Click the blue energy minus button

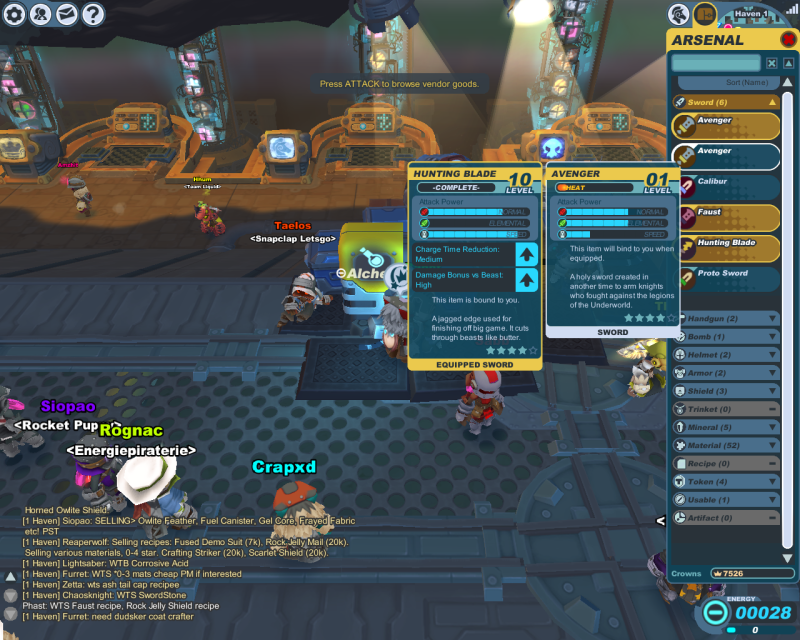[x=715, y=613]
